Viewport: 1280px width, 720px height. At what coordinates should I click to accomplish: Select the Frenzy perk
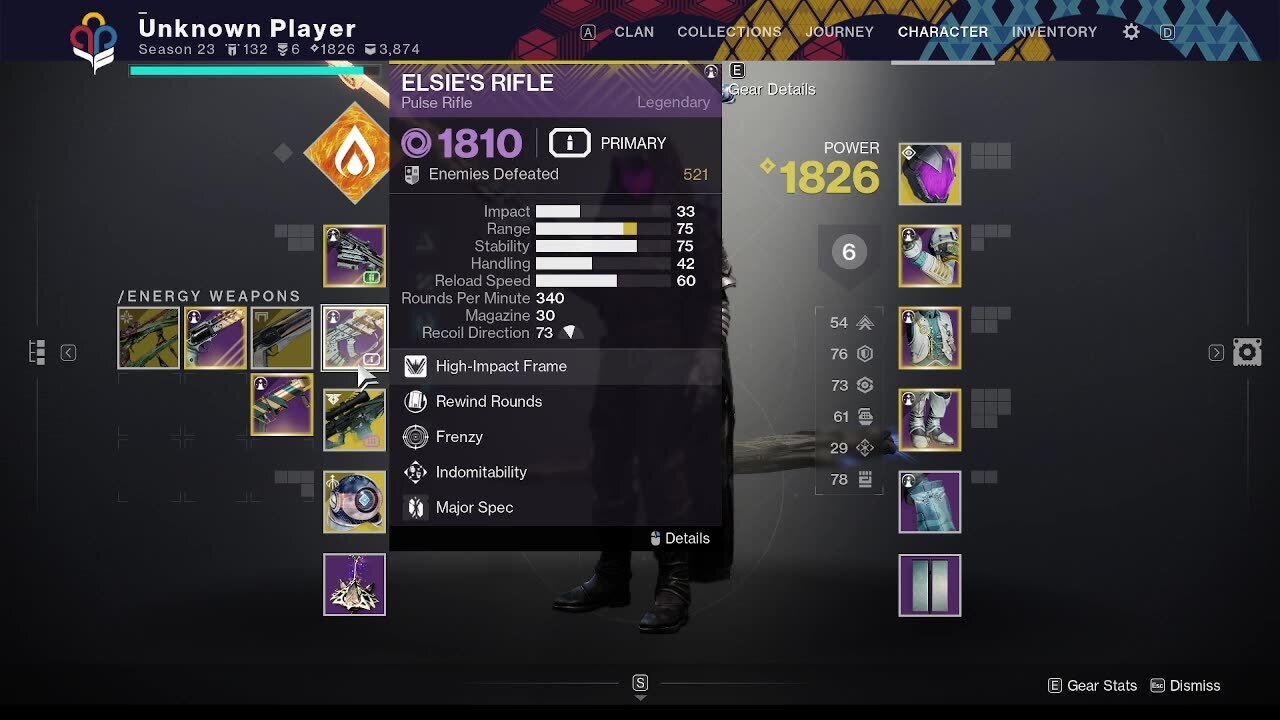460,436
